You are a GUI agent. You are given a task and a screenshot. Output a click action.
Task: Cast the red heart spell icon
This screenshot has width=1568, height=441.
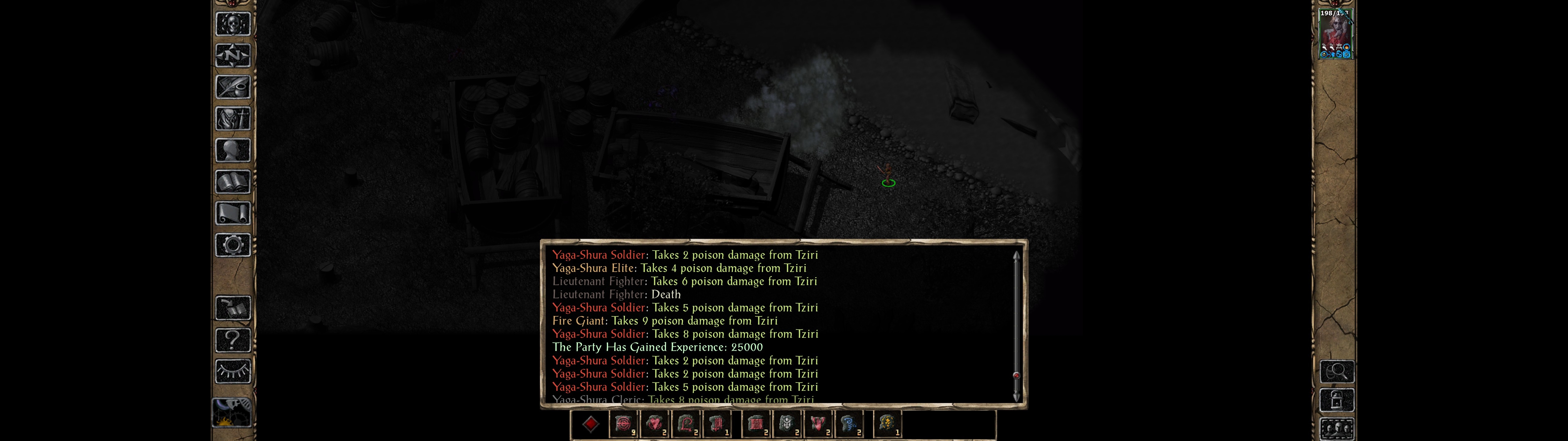[654, 424]
